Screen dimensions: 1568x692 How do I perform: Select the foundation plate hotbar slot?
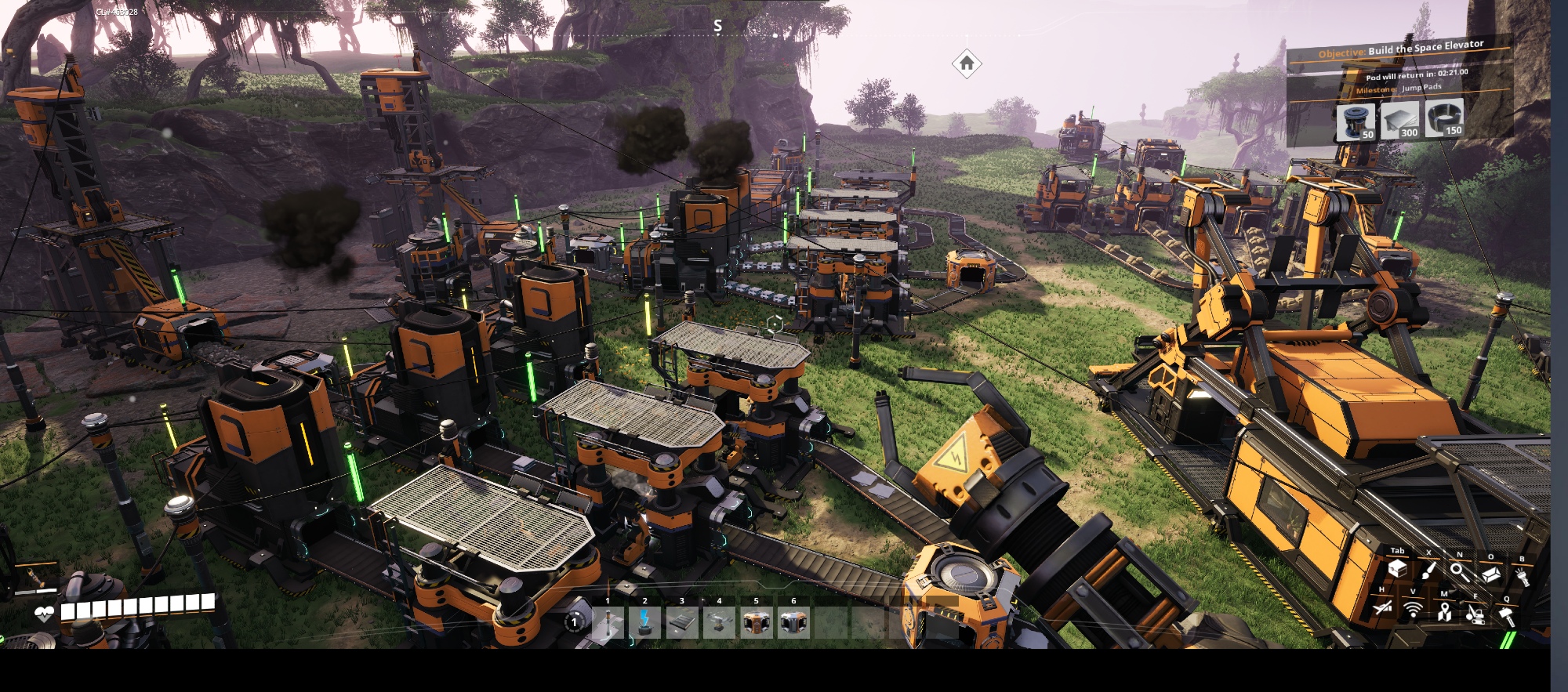pos(681,625)
